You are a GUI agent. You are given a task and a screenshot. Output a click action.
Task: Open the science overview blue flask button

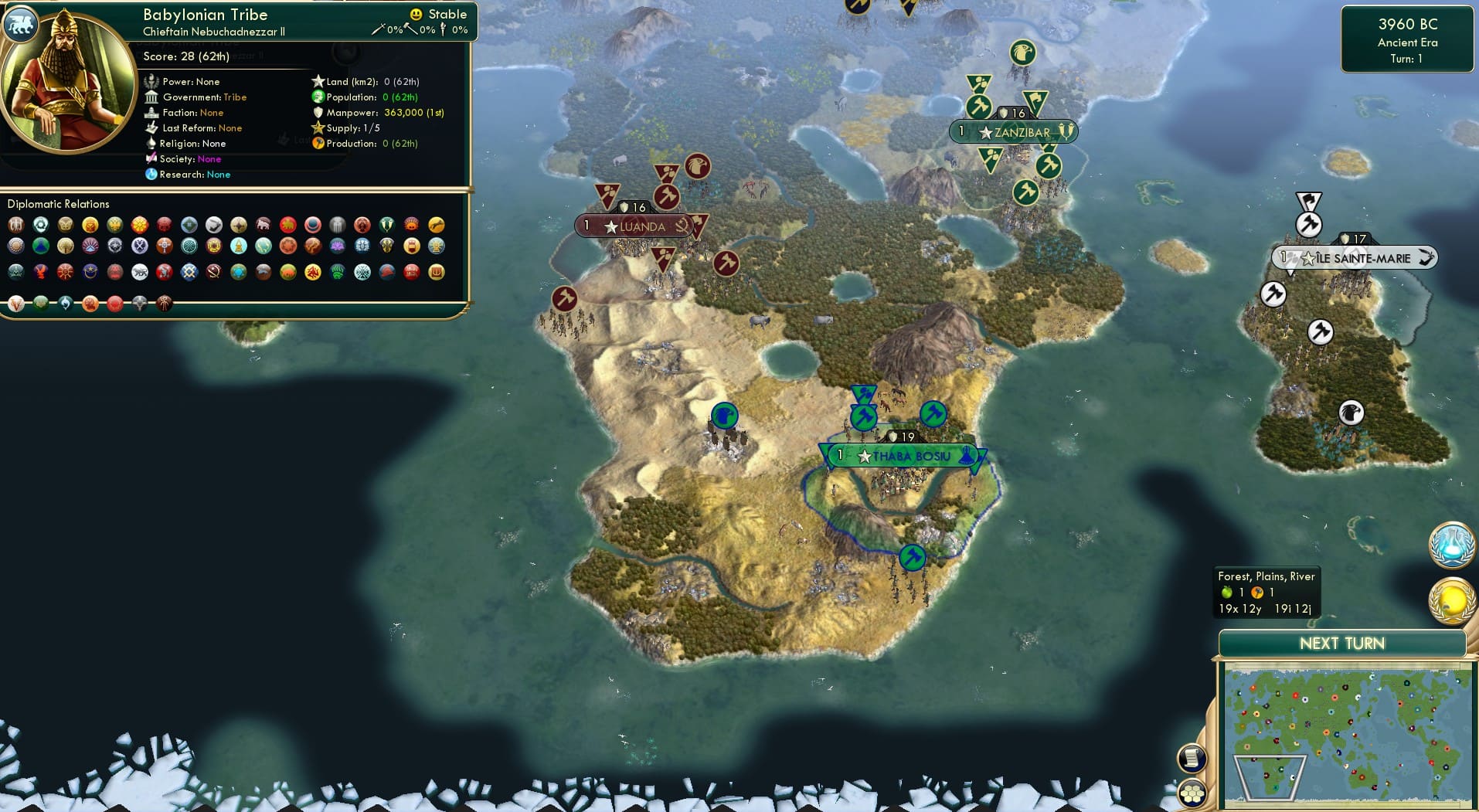[x=1452, y=545]
